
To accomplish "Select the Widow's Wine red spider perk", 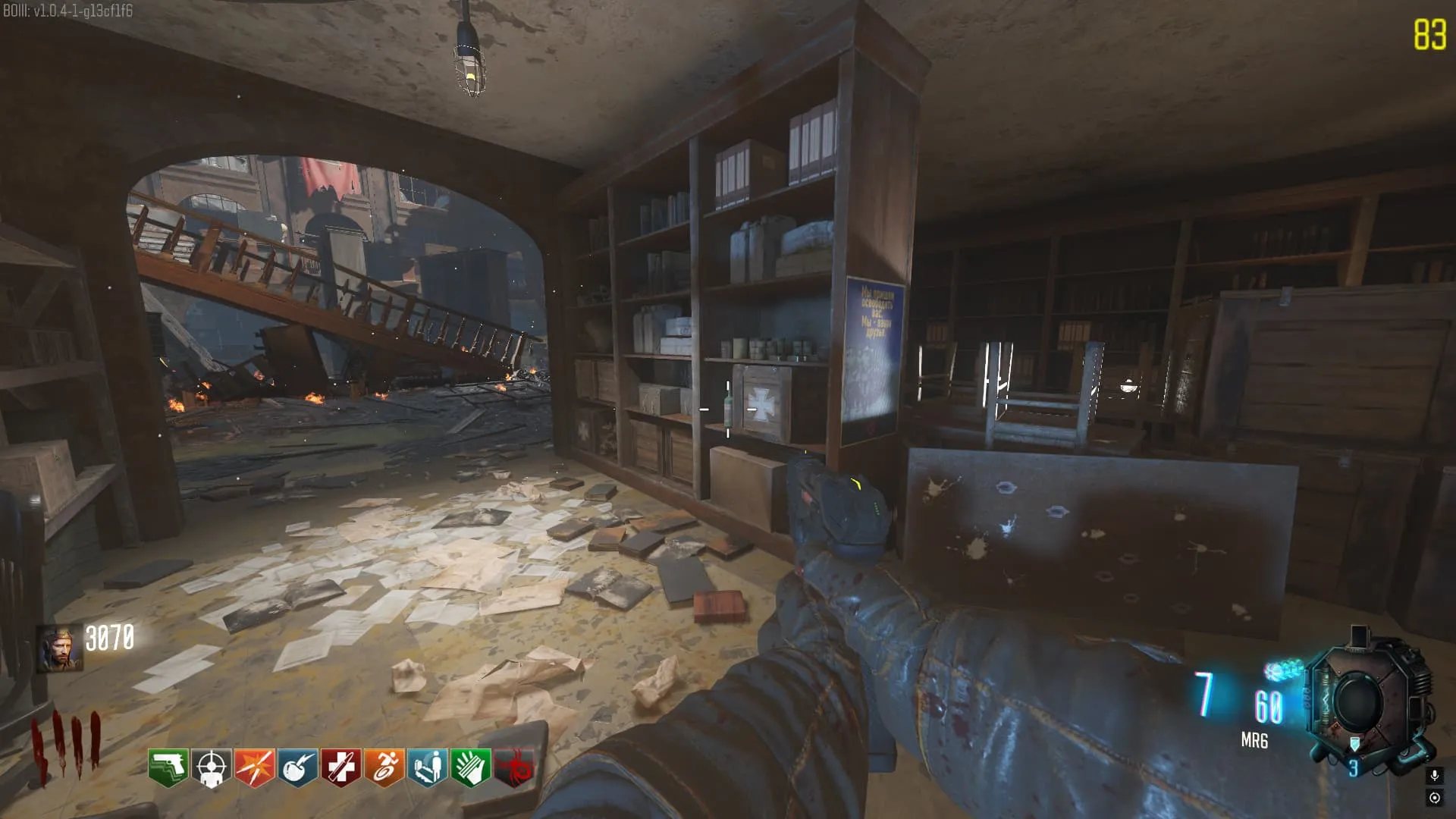I will (x=514, y=767).
